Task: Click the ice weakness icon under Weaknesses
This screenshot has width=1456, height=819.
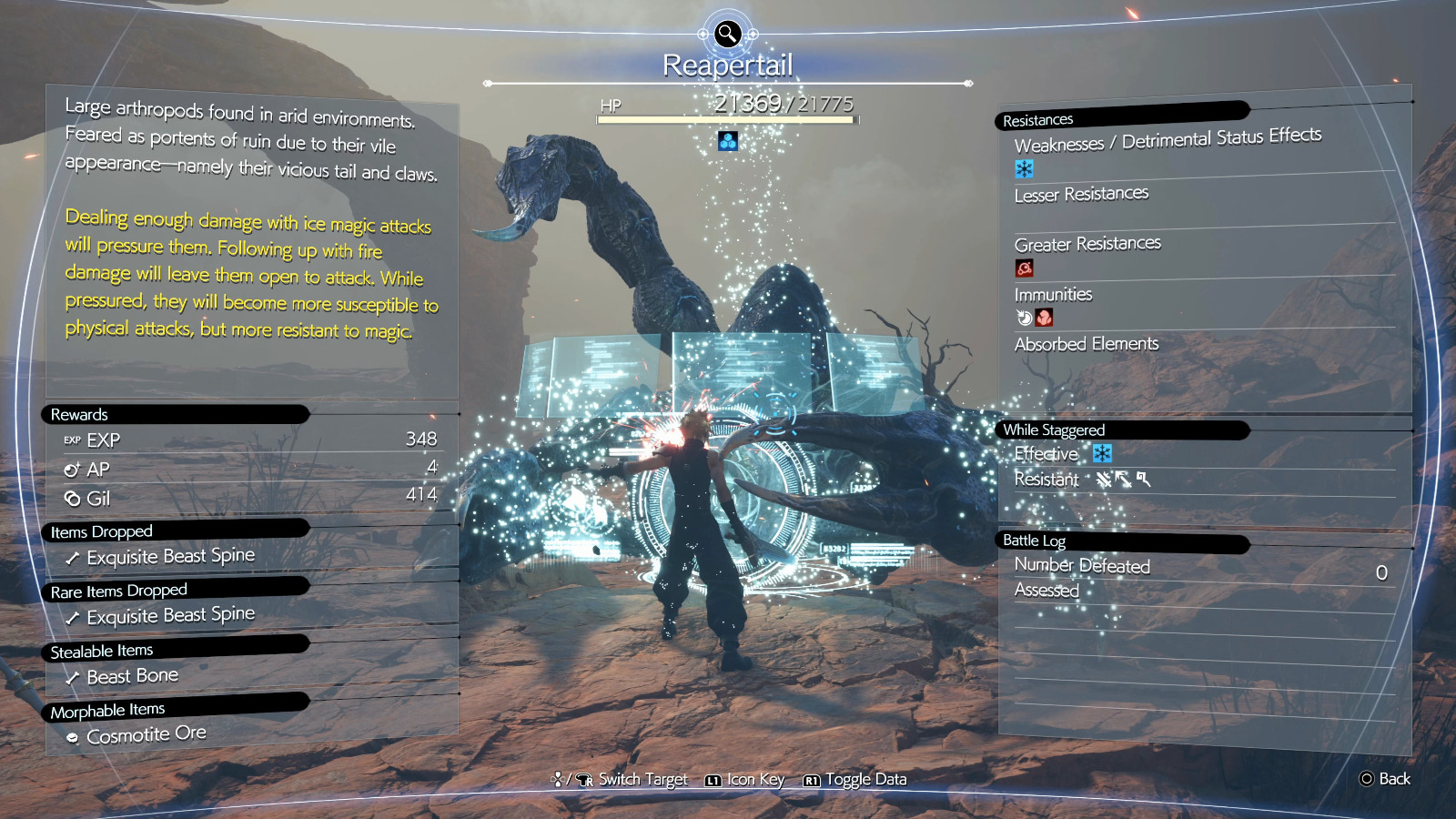Action: pyautogui.click(x=1024, y=168)
